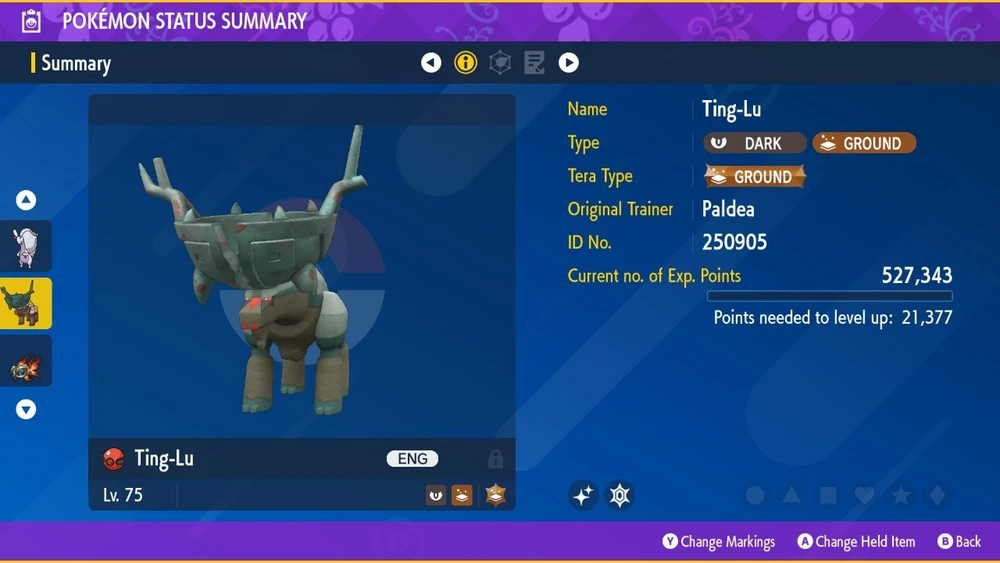Toggle the square marking
This screenshot has height=563, width=1000.
pos(828,495)
